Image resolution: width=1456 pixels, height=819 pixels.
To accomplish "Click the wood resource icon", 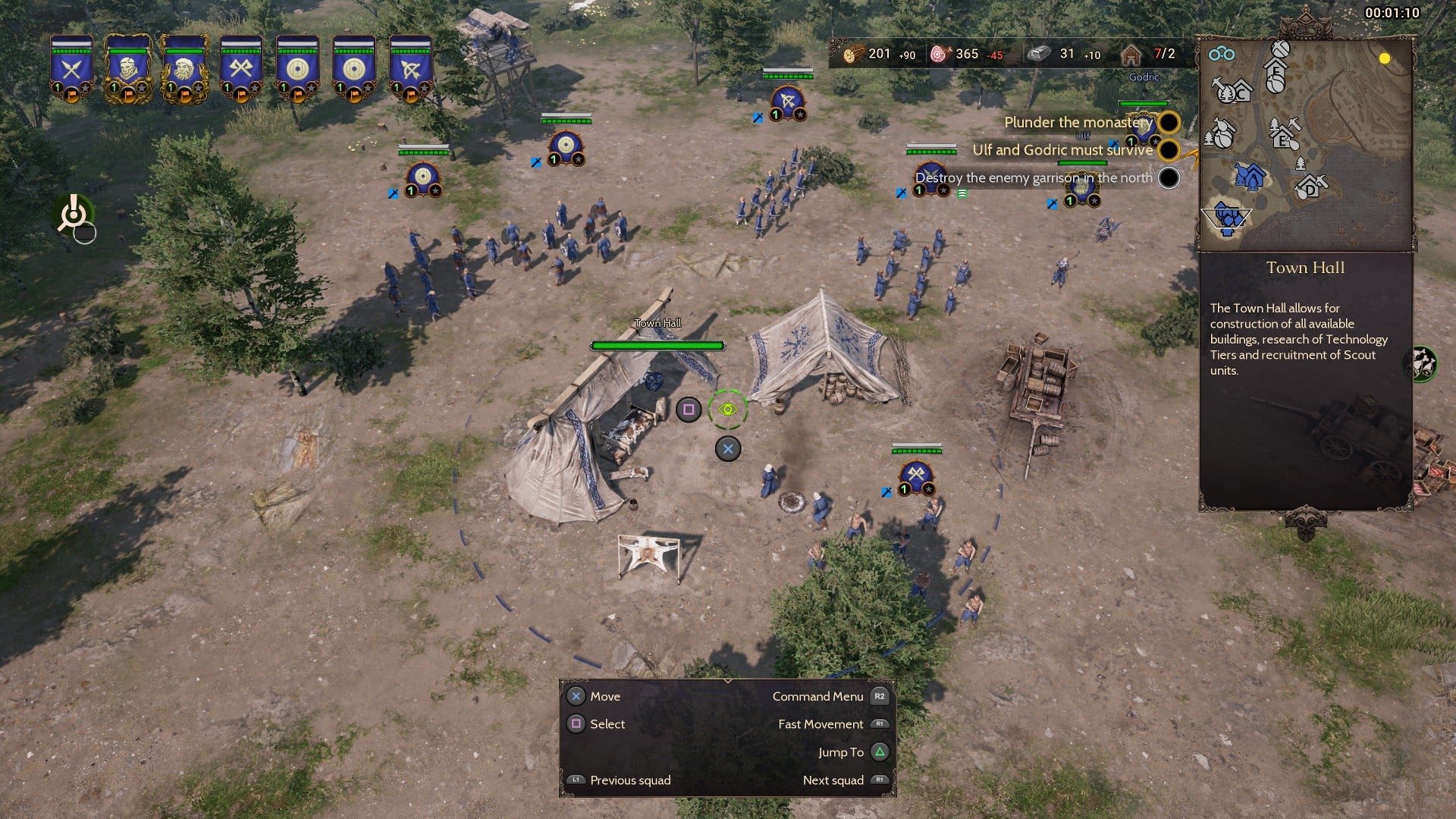I will (x=853, y=55).
